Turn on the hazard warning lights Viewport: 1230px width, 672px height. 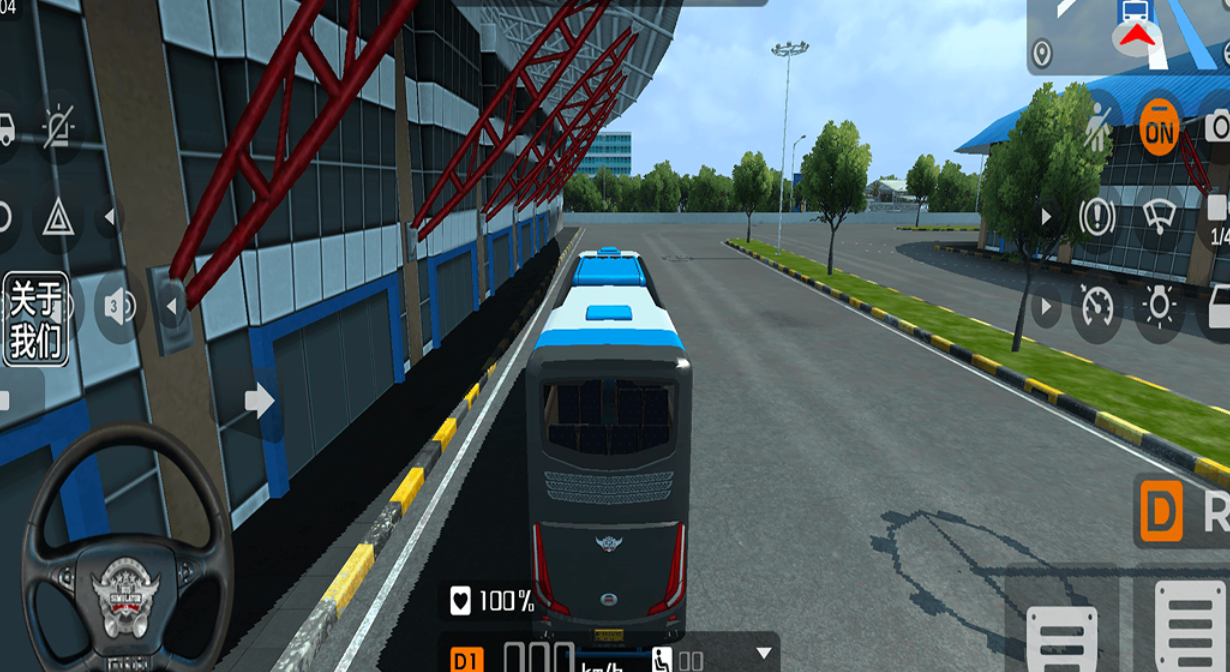coord(58,217)
